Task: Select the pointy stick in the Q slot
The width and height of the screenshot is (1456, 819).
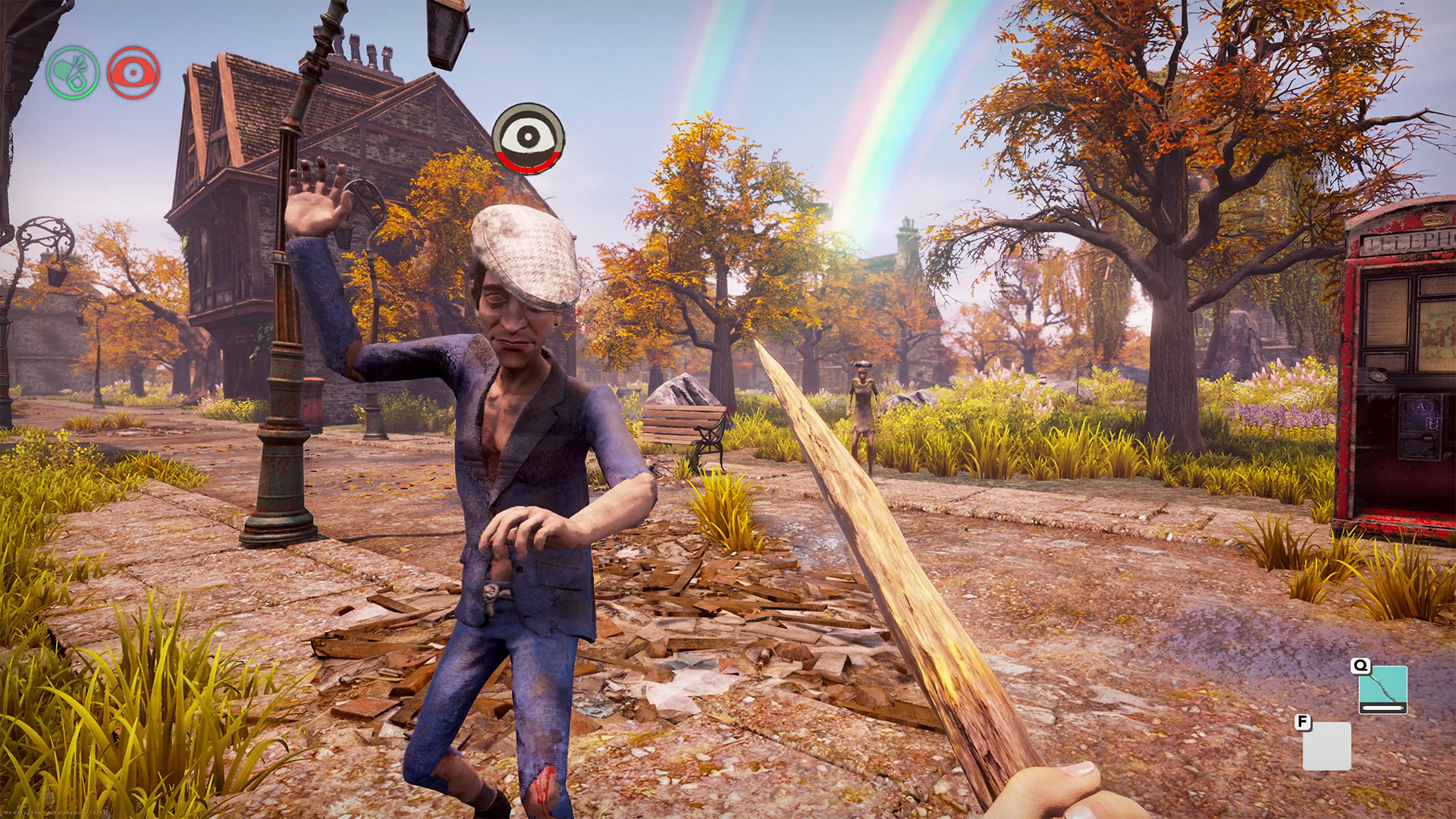Action: tap(1383, 682)
